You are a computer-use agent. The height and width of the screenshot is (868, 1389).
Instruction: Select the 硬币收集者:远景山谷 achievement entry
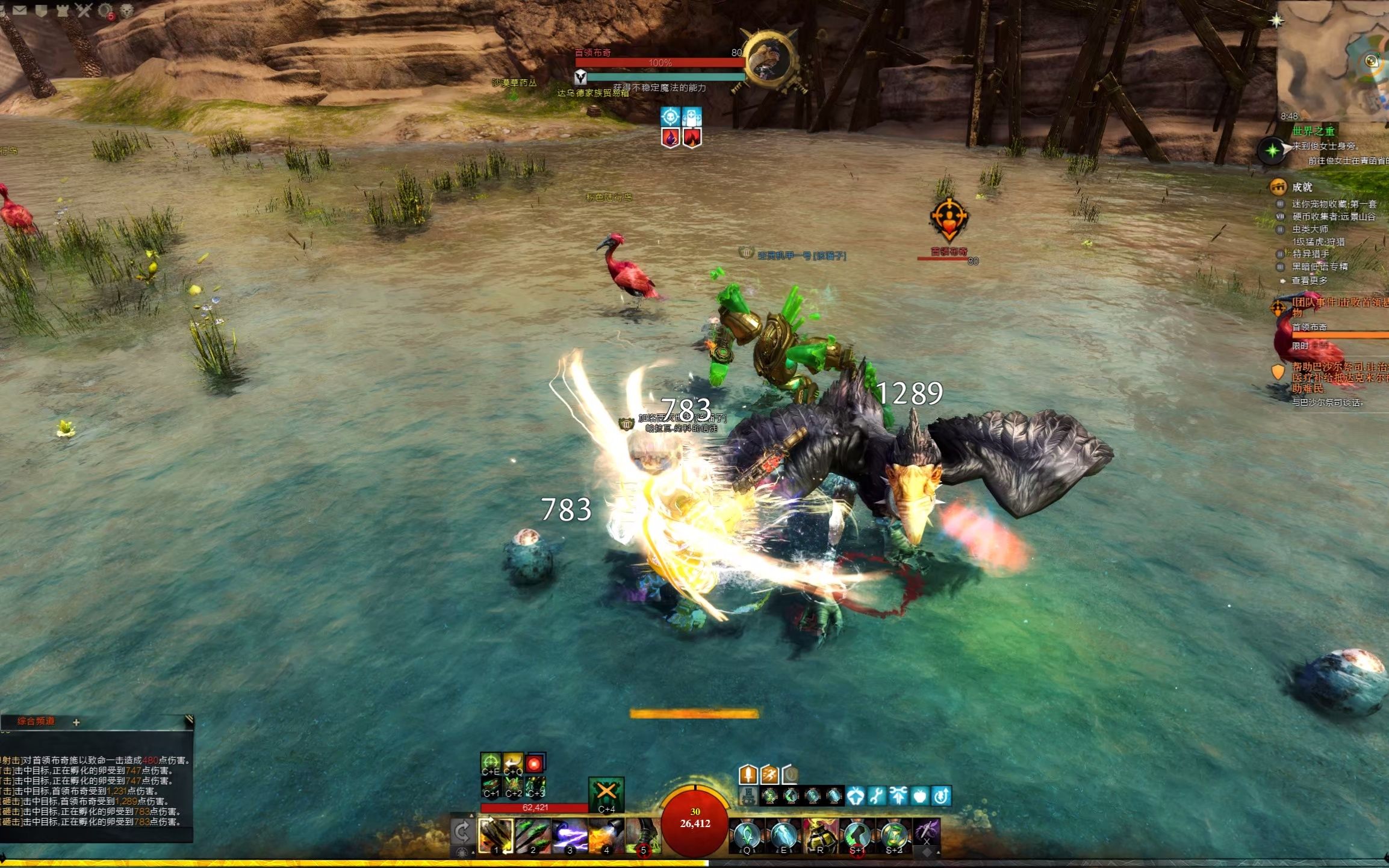tap(1333, 217)
